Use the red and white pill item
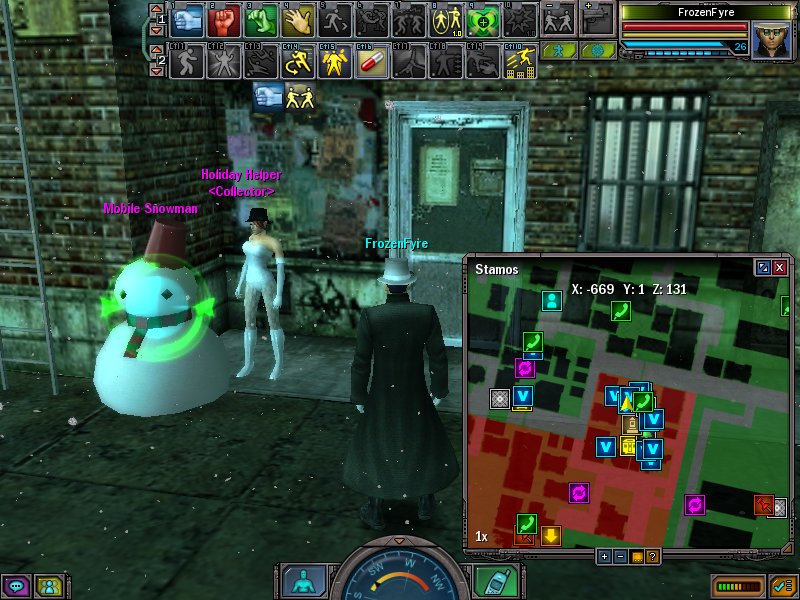Image resolution: width=800 pixels, height=600 pixels. coord(372,62)
